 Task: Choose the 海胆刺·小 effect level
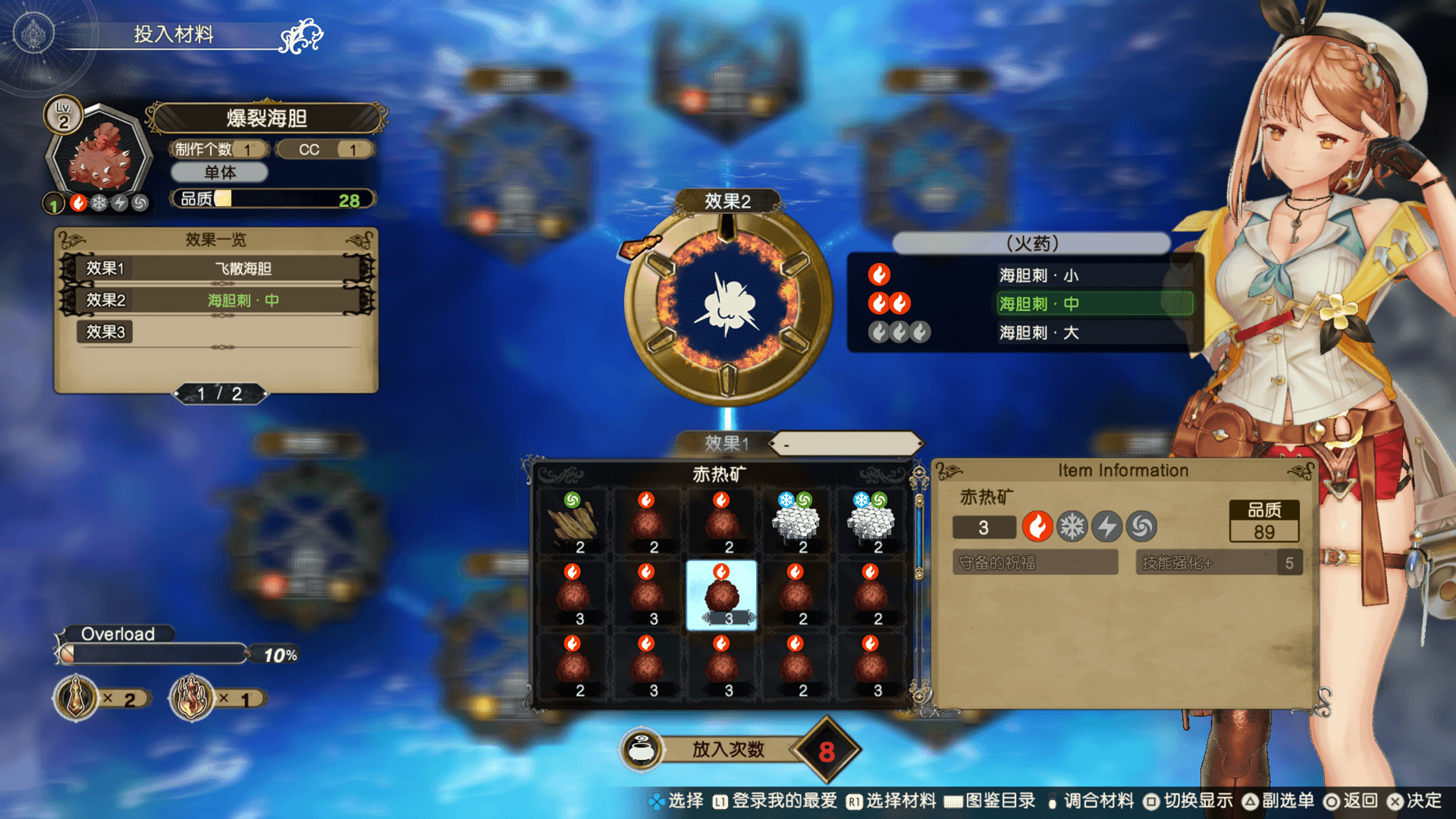[1037, 275]
